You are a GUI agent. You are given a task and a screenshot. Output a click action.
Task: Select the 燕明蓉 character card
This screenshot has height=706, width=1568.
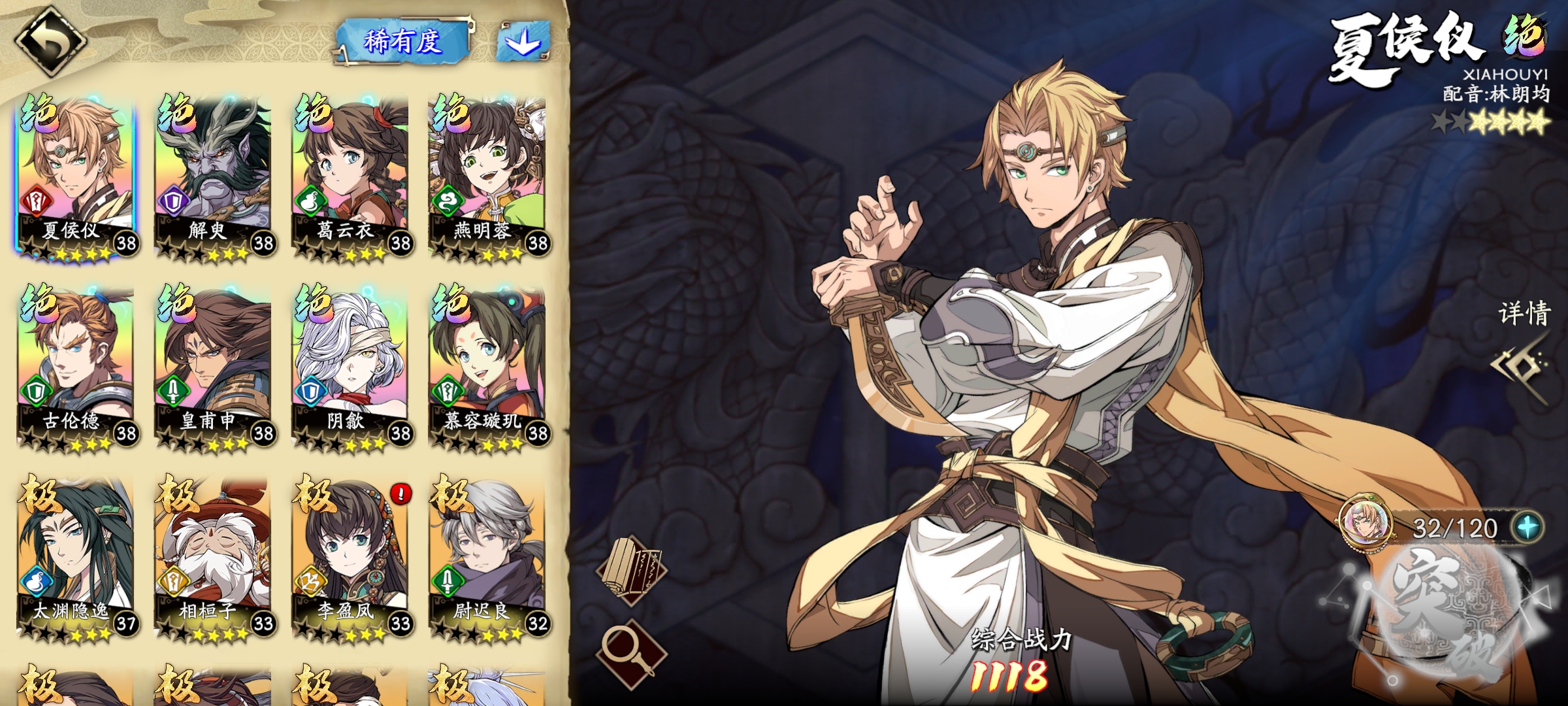coord(487,176)
